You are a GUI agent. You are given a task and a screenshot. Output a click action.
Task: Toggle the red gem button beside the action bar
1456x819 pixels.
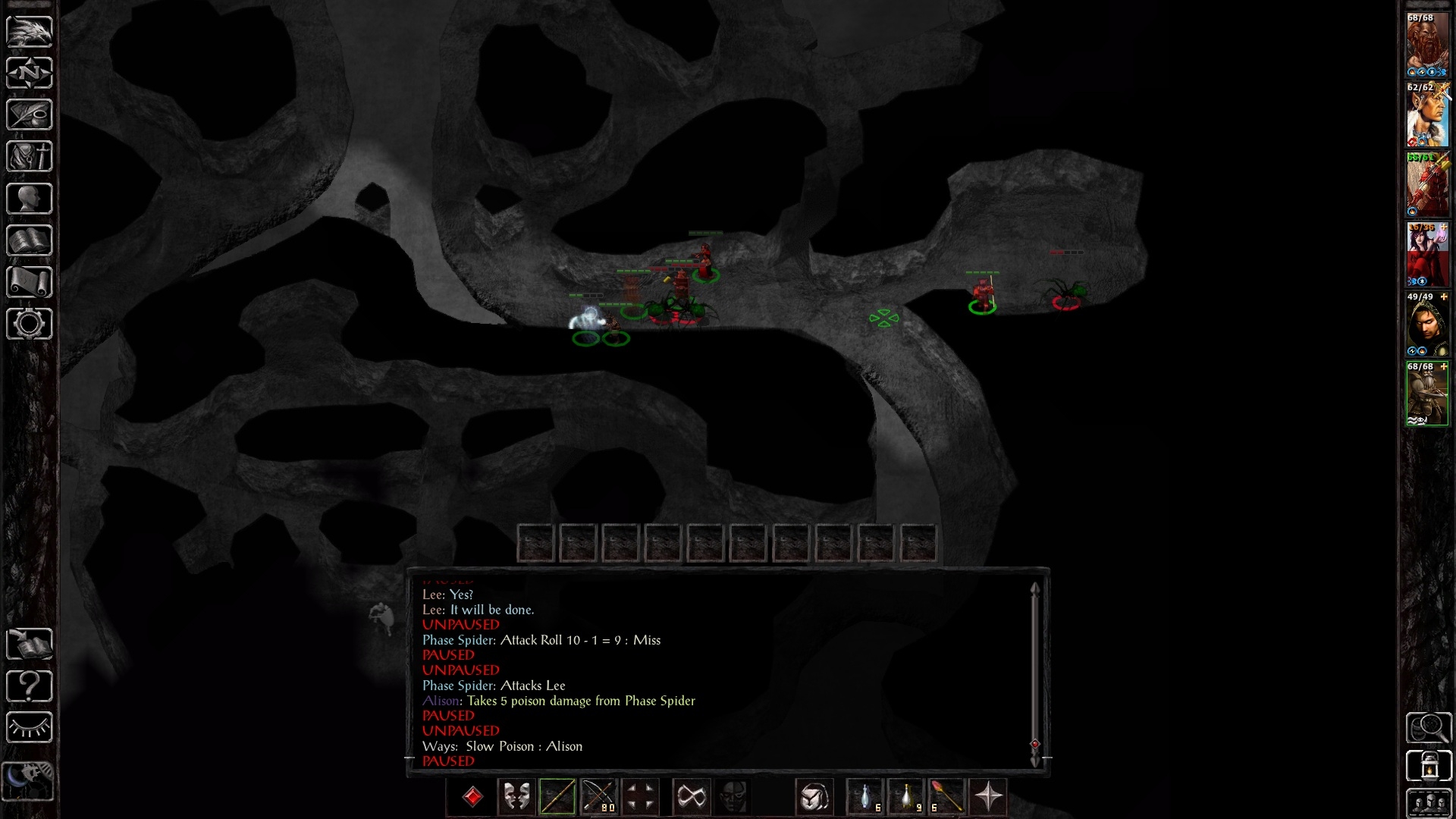(472, 797)
